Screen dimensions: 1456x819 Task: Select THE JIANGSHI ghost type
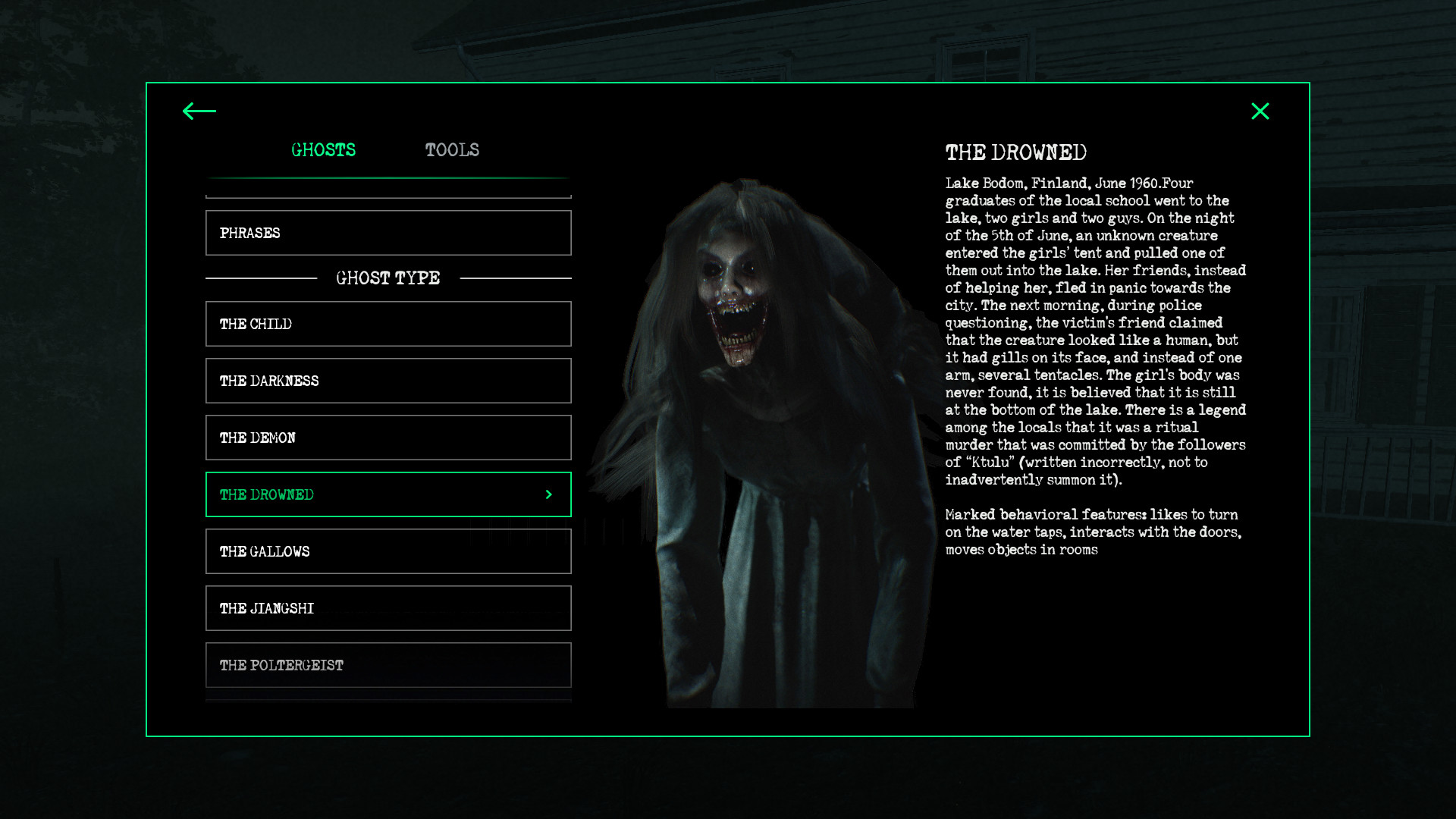coord(388,608)
